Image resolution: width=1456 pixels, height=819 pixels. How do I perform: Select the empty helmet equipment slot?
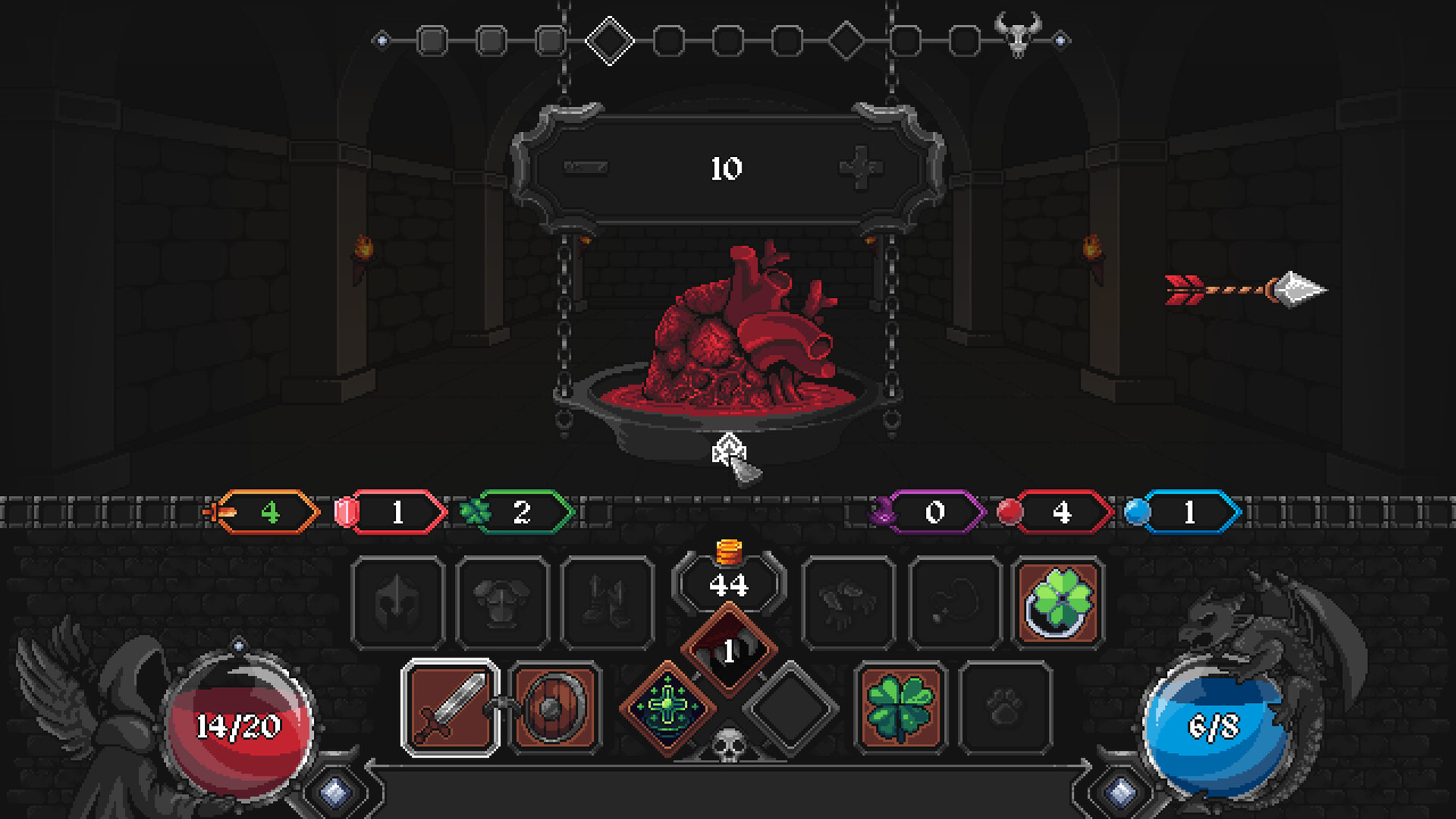397,599
